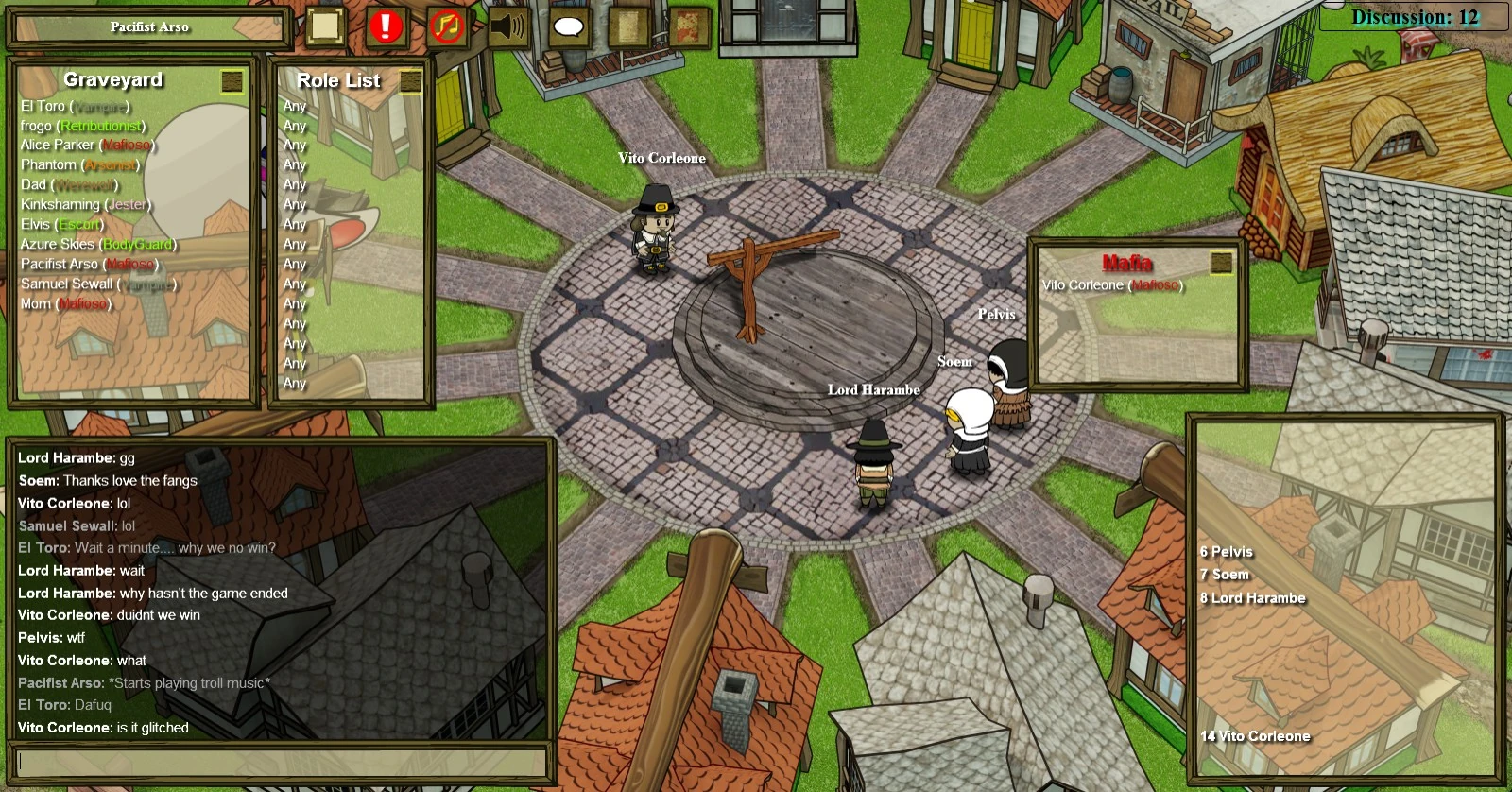Select the Graveyard panel header

point(112,81)
